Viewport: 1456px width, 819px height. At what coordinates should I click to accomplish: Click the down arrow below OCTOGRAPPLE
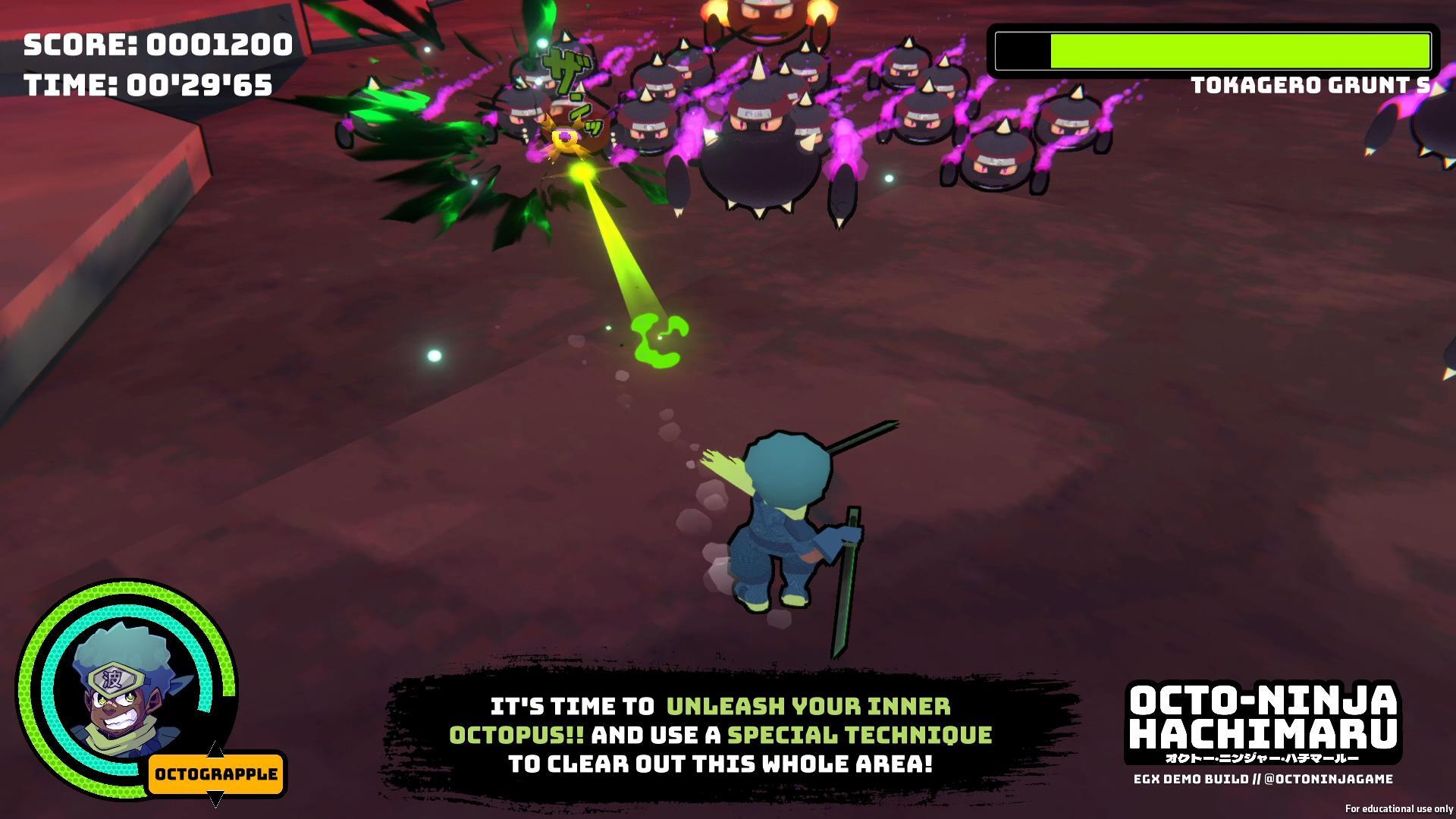click(215, 800)
